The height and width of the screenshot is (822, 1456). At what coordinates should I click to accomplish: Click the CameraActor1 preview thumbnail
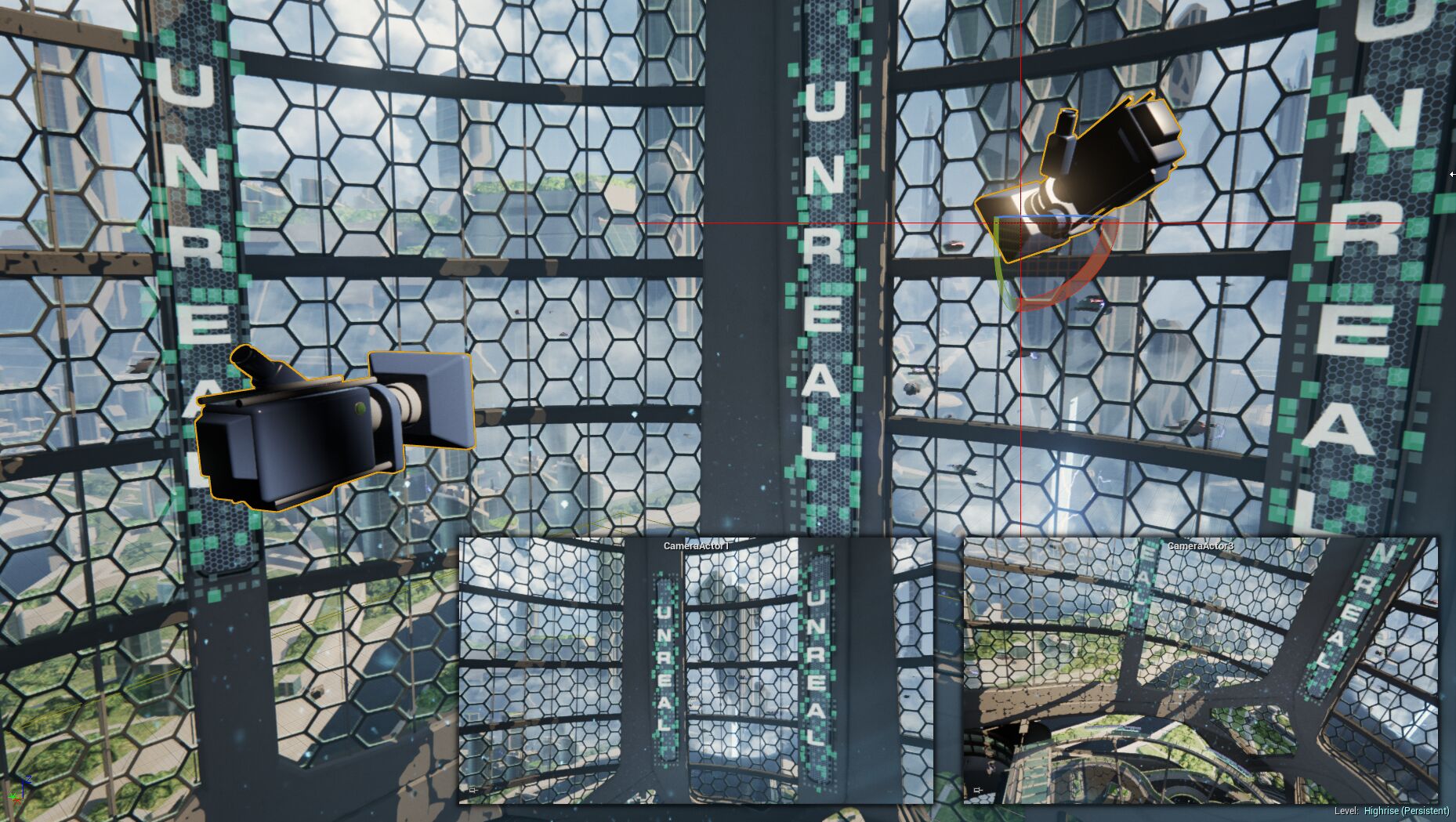(x=695, y=670)
